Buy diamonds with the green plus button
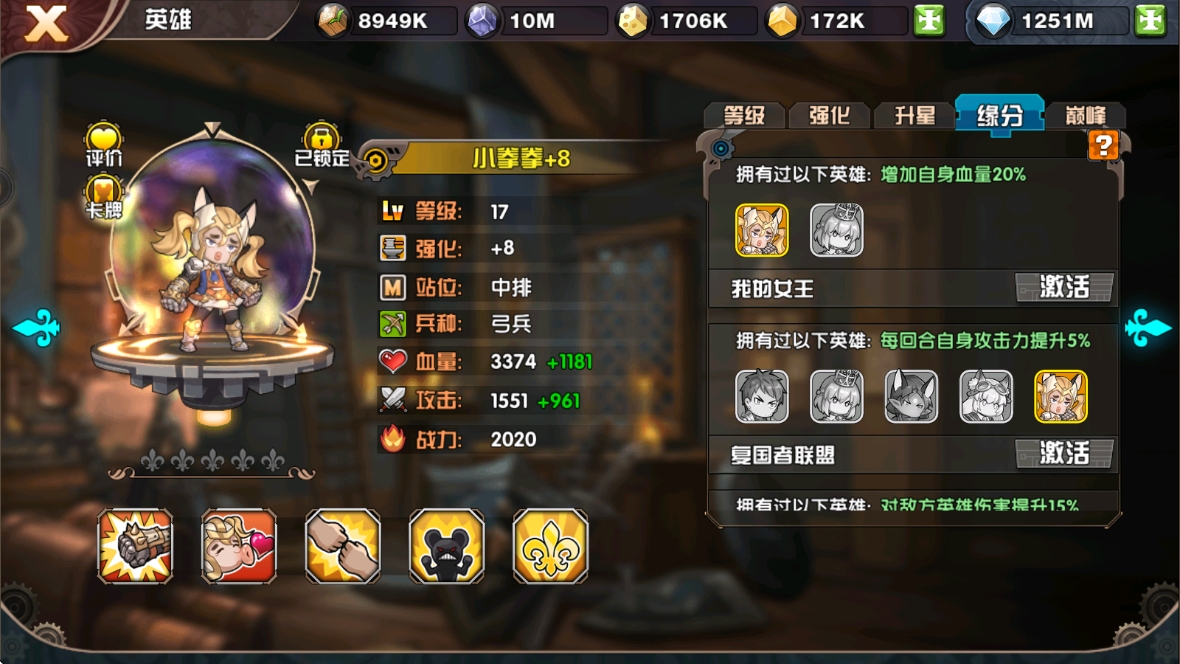 [x=1150, y=21]
